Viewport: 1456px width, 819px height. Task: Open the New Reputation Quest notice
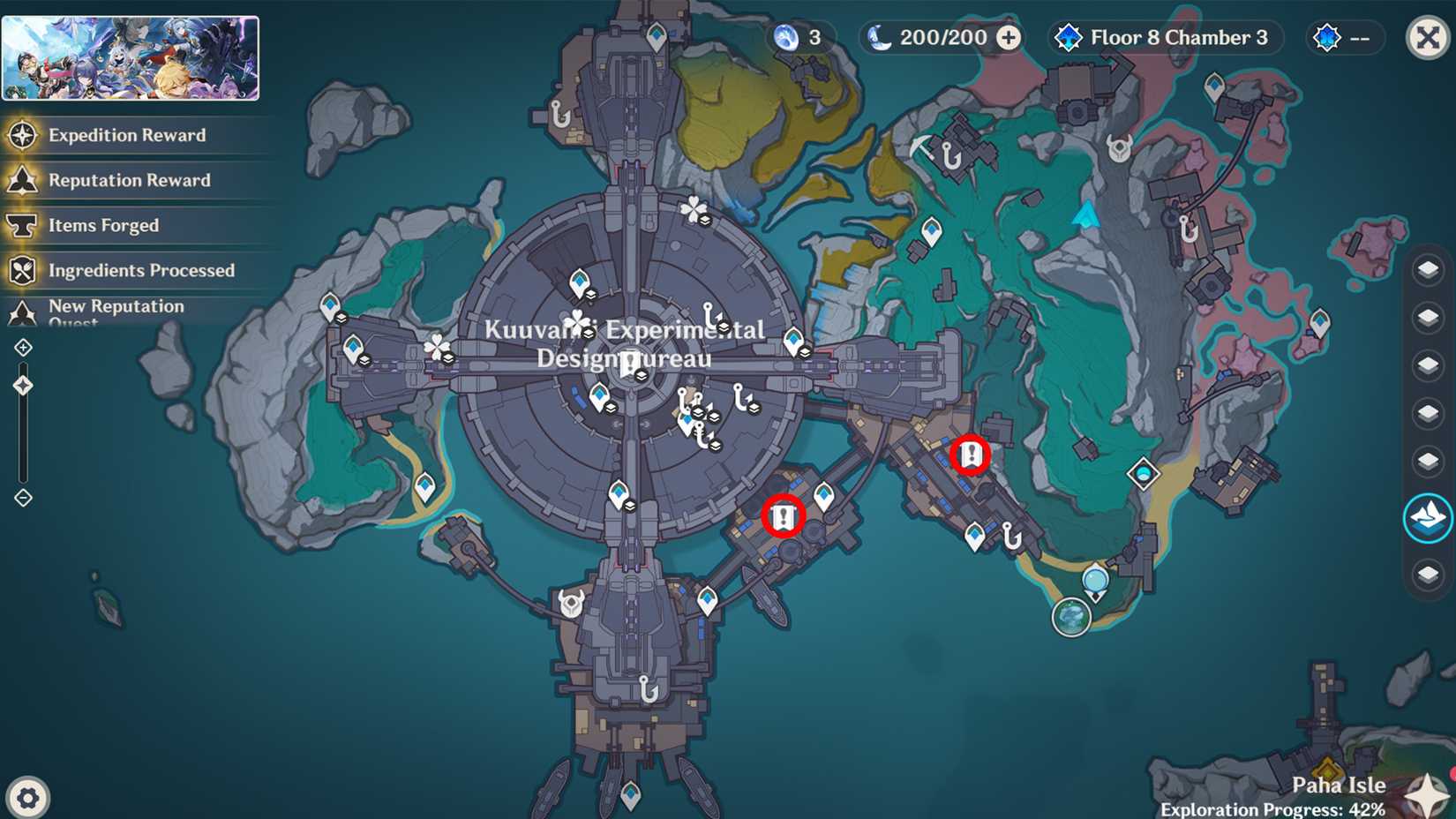coord(117,312)
